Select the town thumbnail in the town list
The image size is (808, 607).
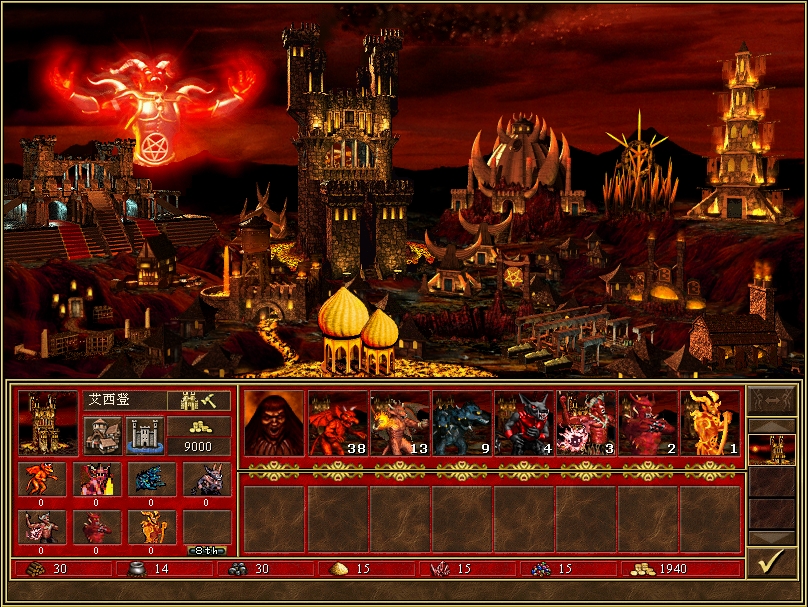(772, 448)
